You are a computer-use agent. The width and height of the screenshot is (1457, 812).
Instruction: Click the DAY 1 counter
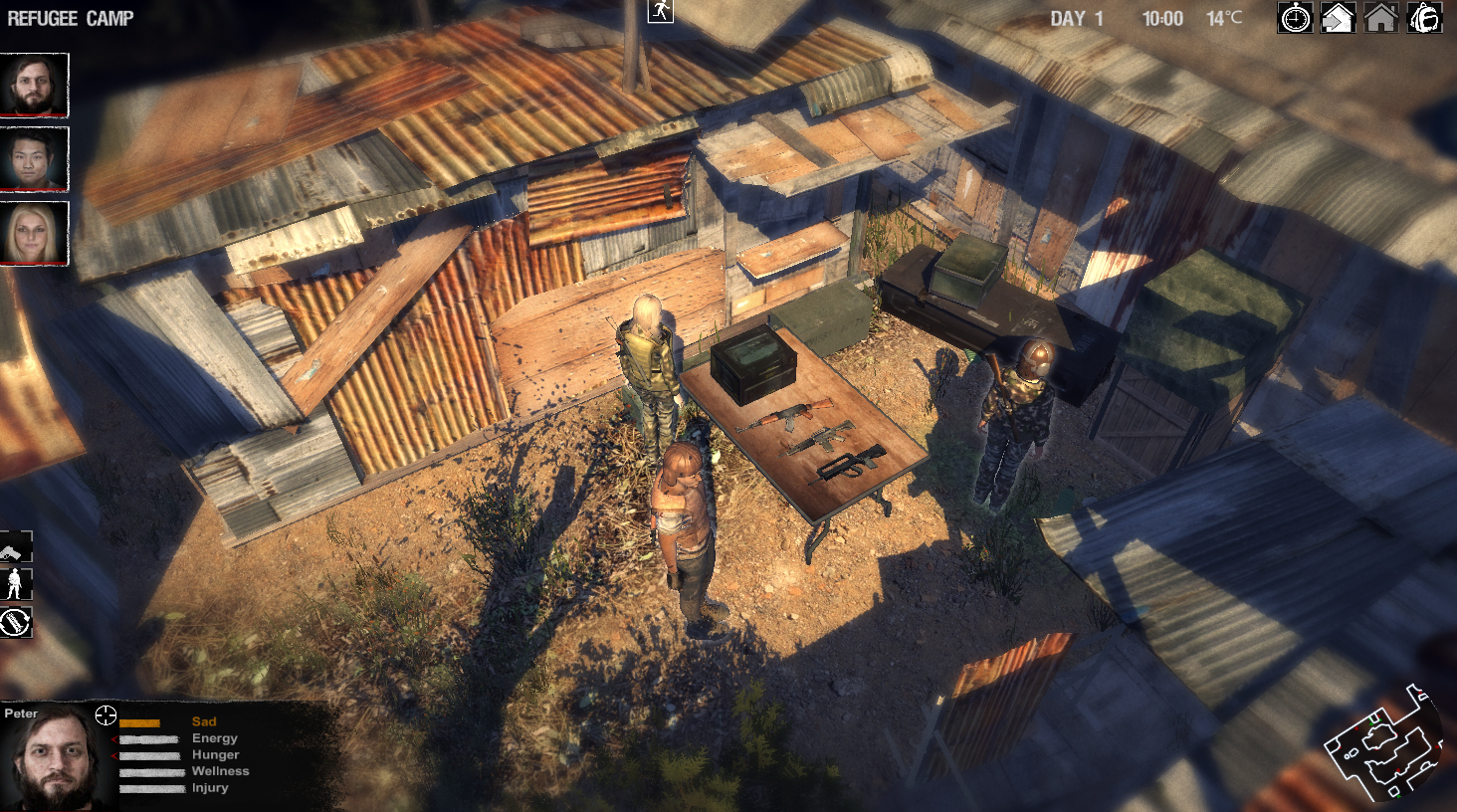coord(1075,17)
